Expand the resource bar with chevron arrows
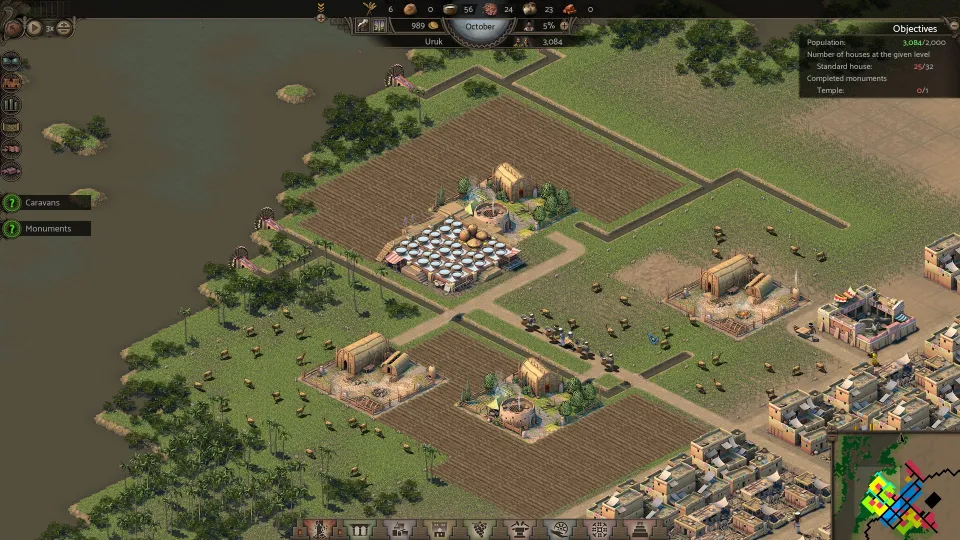This screenshot has width=960, height=540. [x=320, y=9]
